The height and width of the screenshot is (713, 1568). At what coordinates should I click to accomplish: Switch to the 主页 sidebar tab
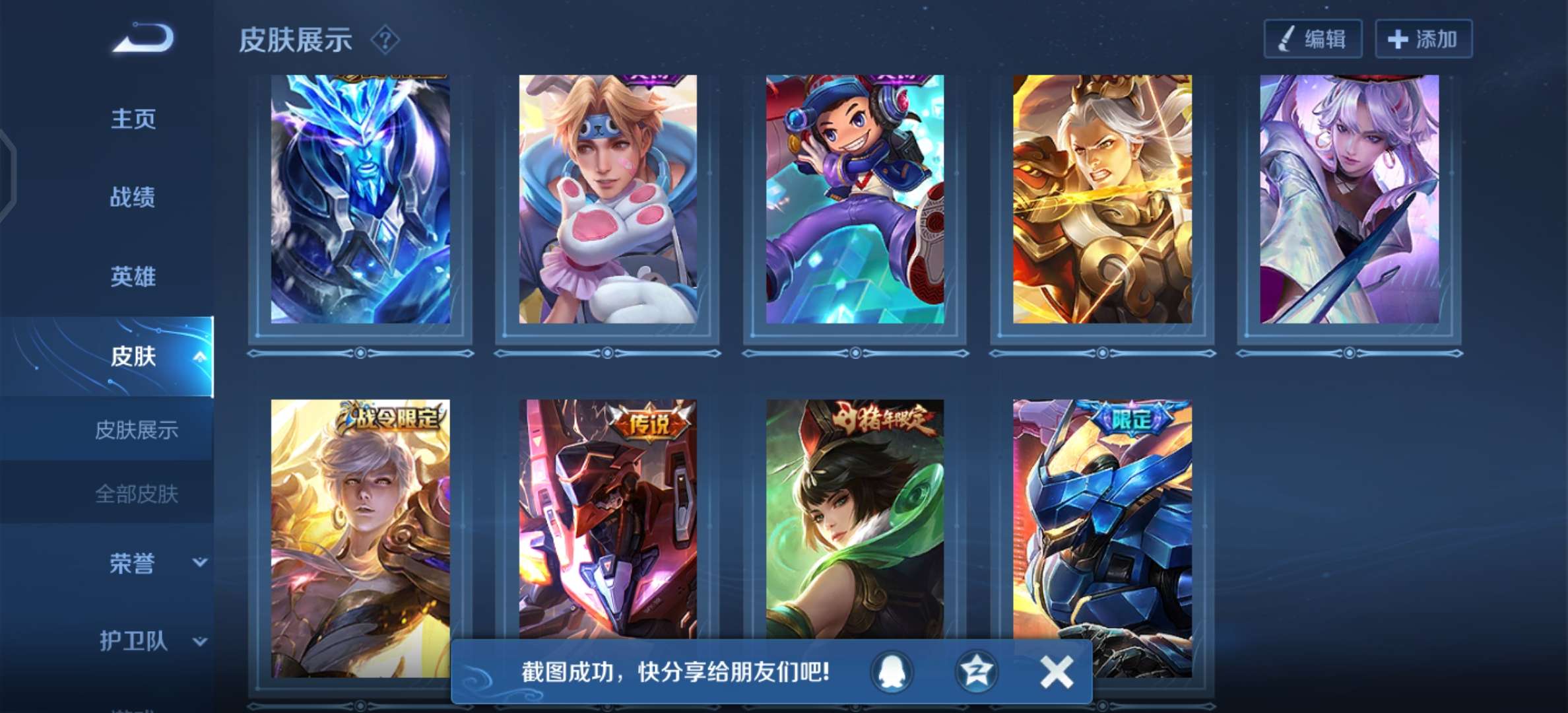point(133,119)
